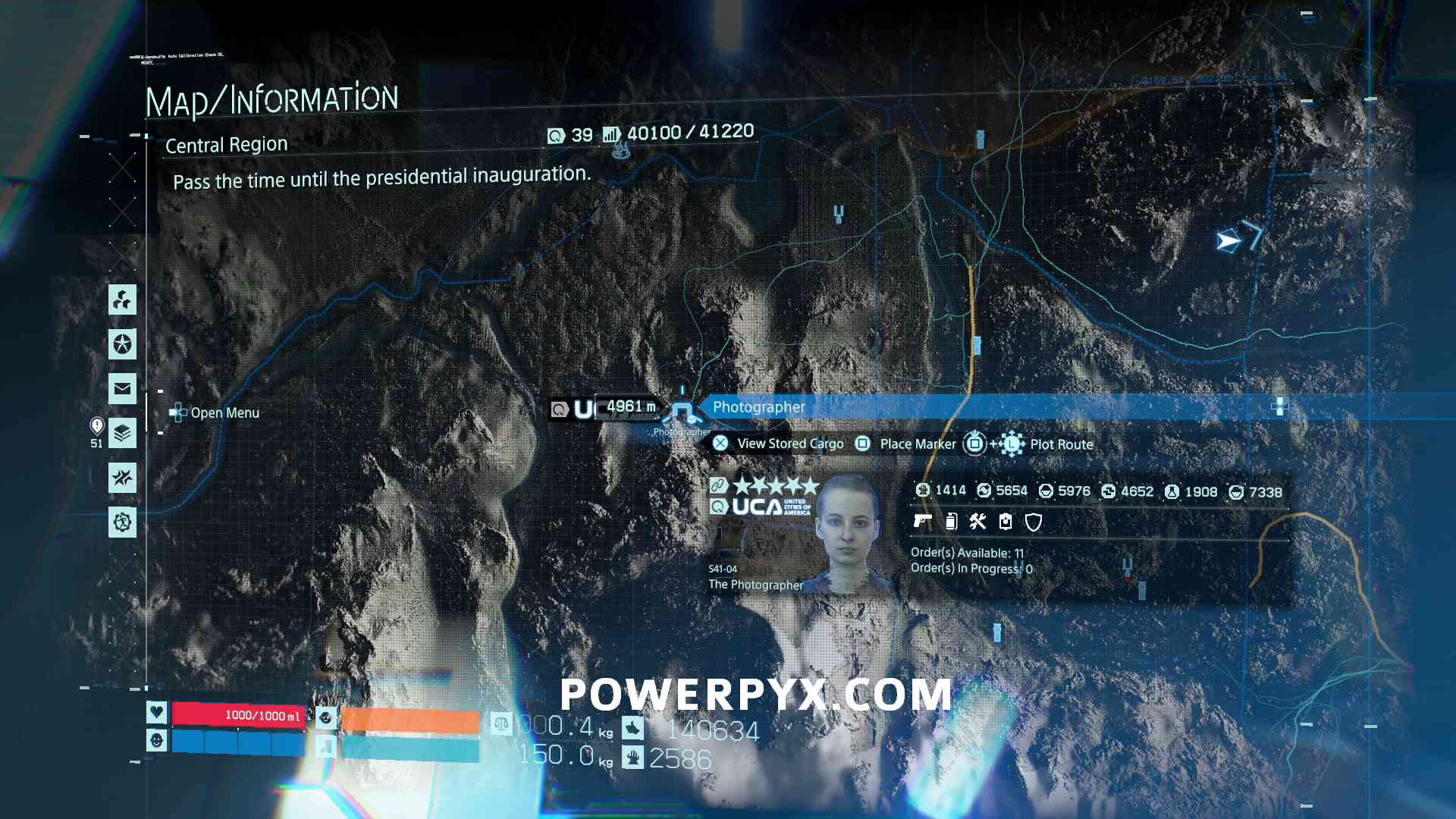Select the twin stars sidebar icon

click(122, 478)
